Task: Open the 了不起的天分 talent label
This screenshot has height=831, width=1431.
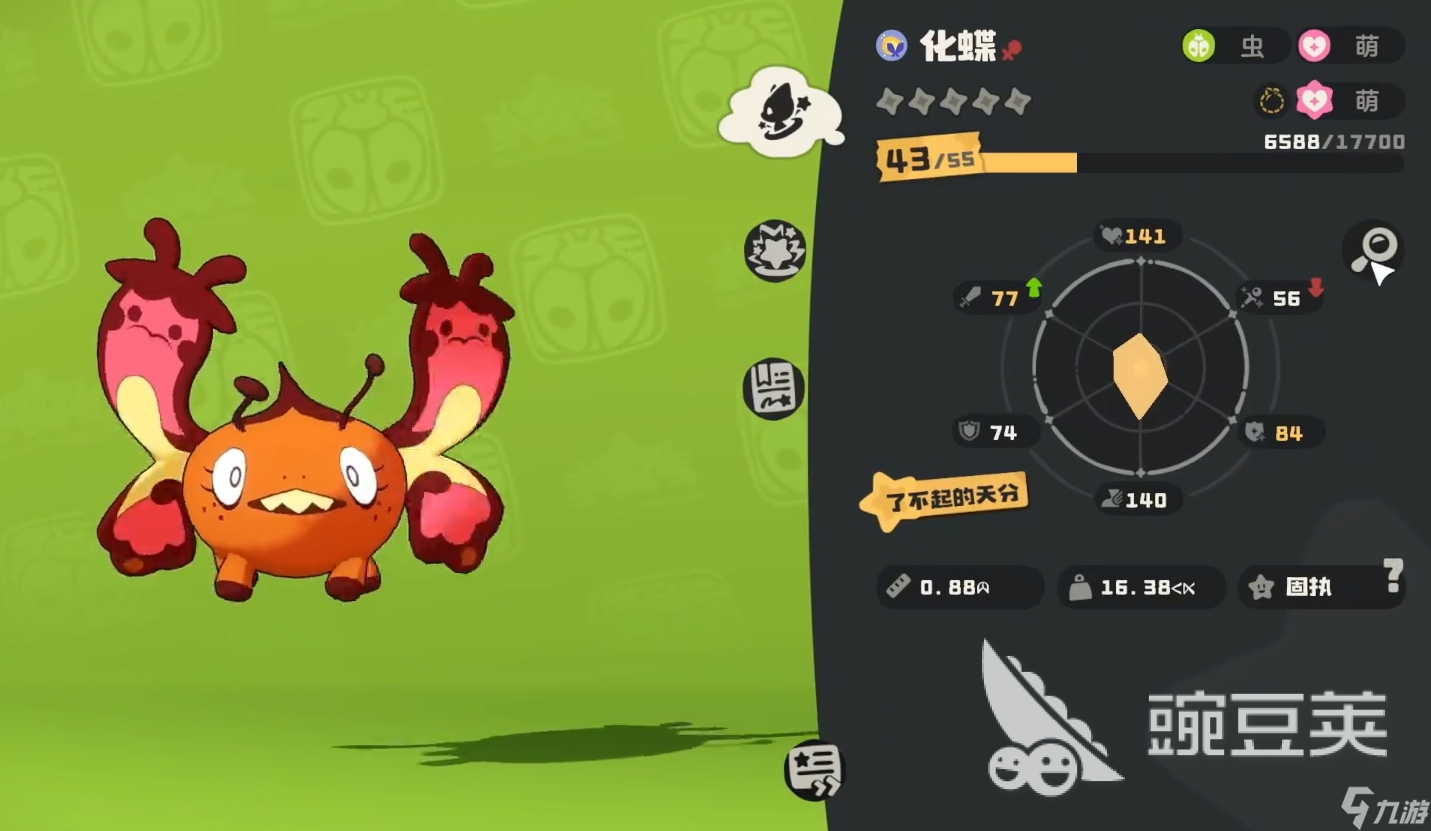Action: (945, 497)
